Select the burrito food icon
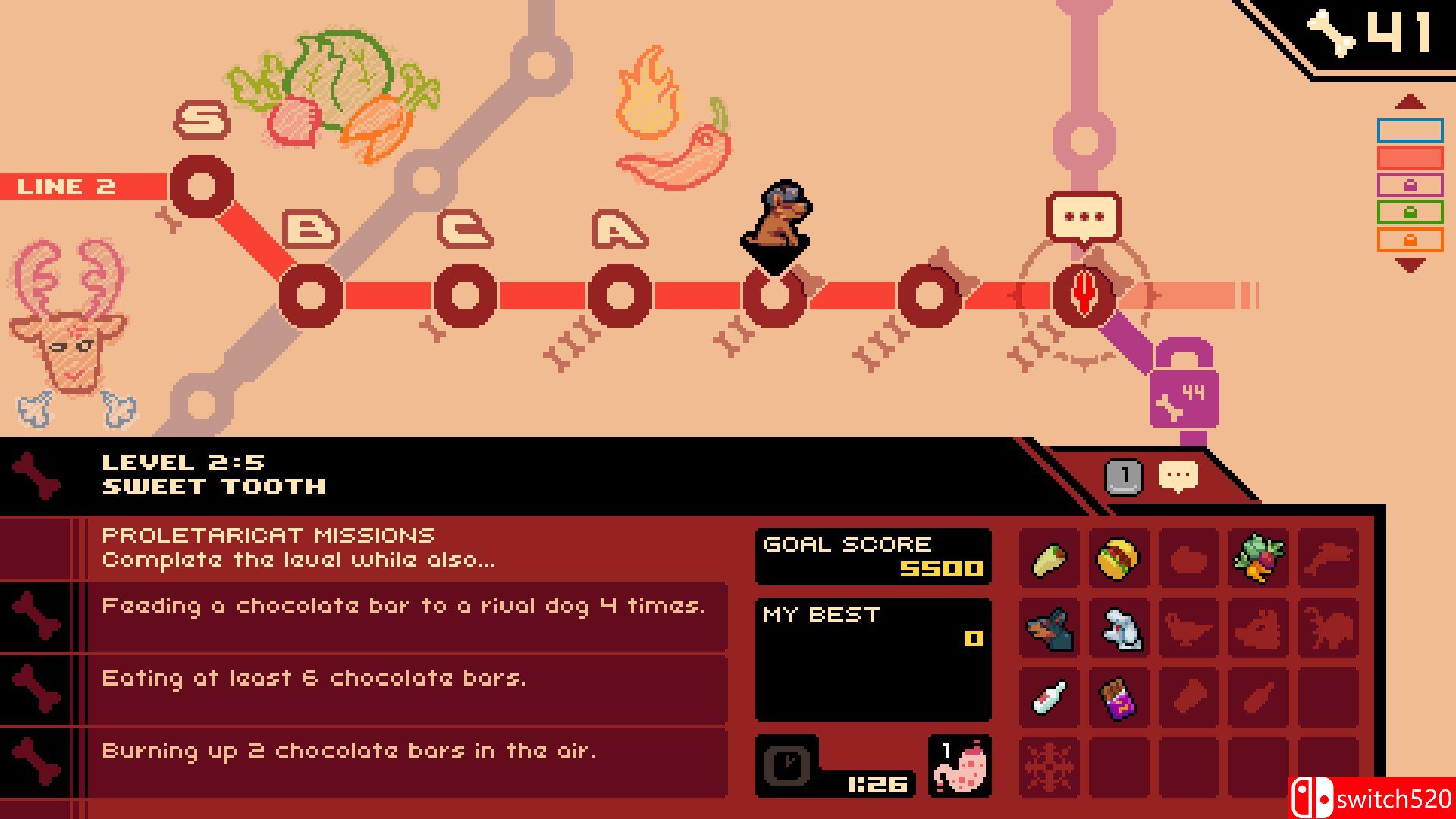Image resolution: width=1456 pixels, height=819 pixels. pos(1050,559)
